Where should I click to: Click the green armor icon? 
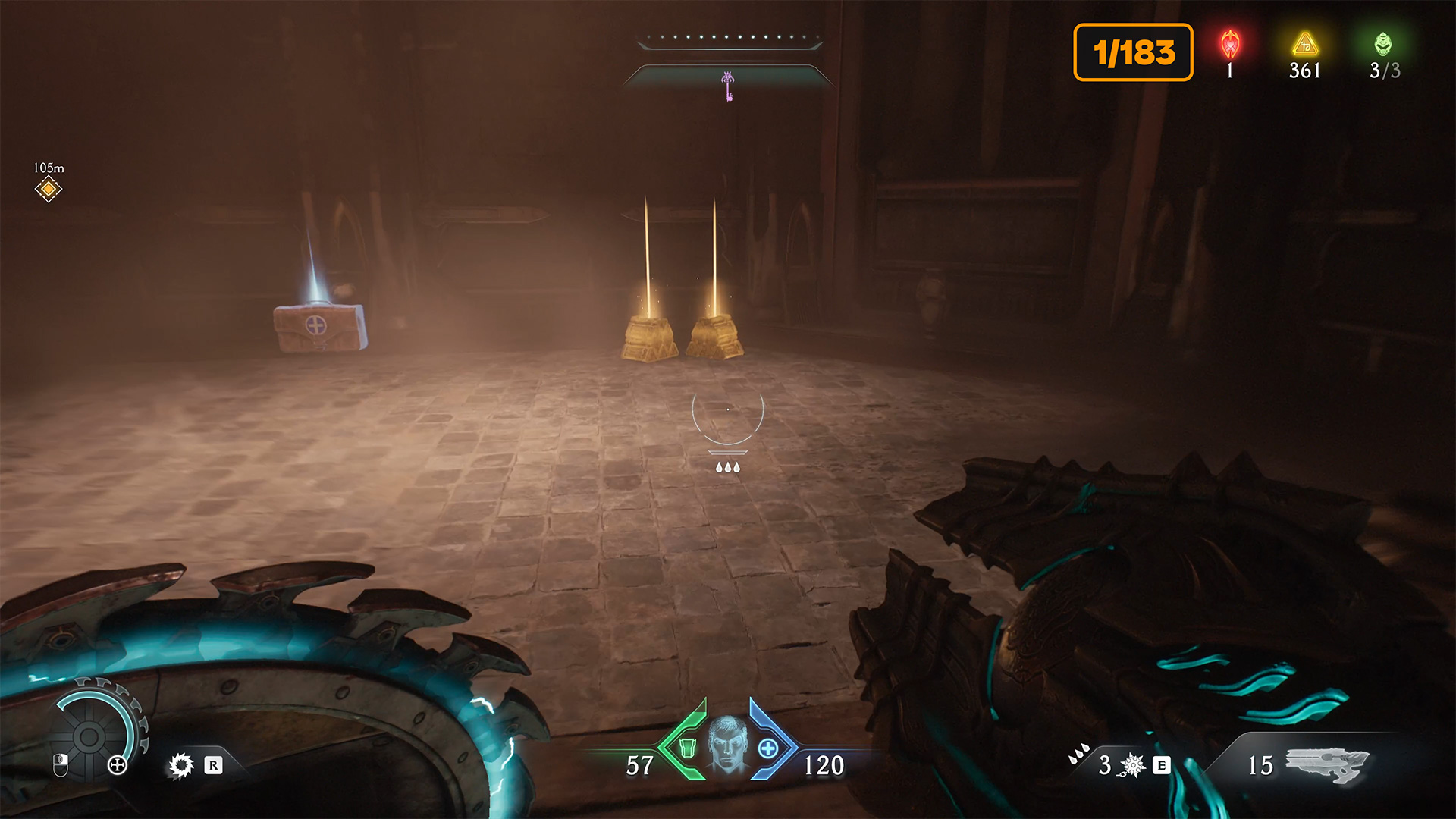pos(687,748)
